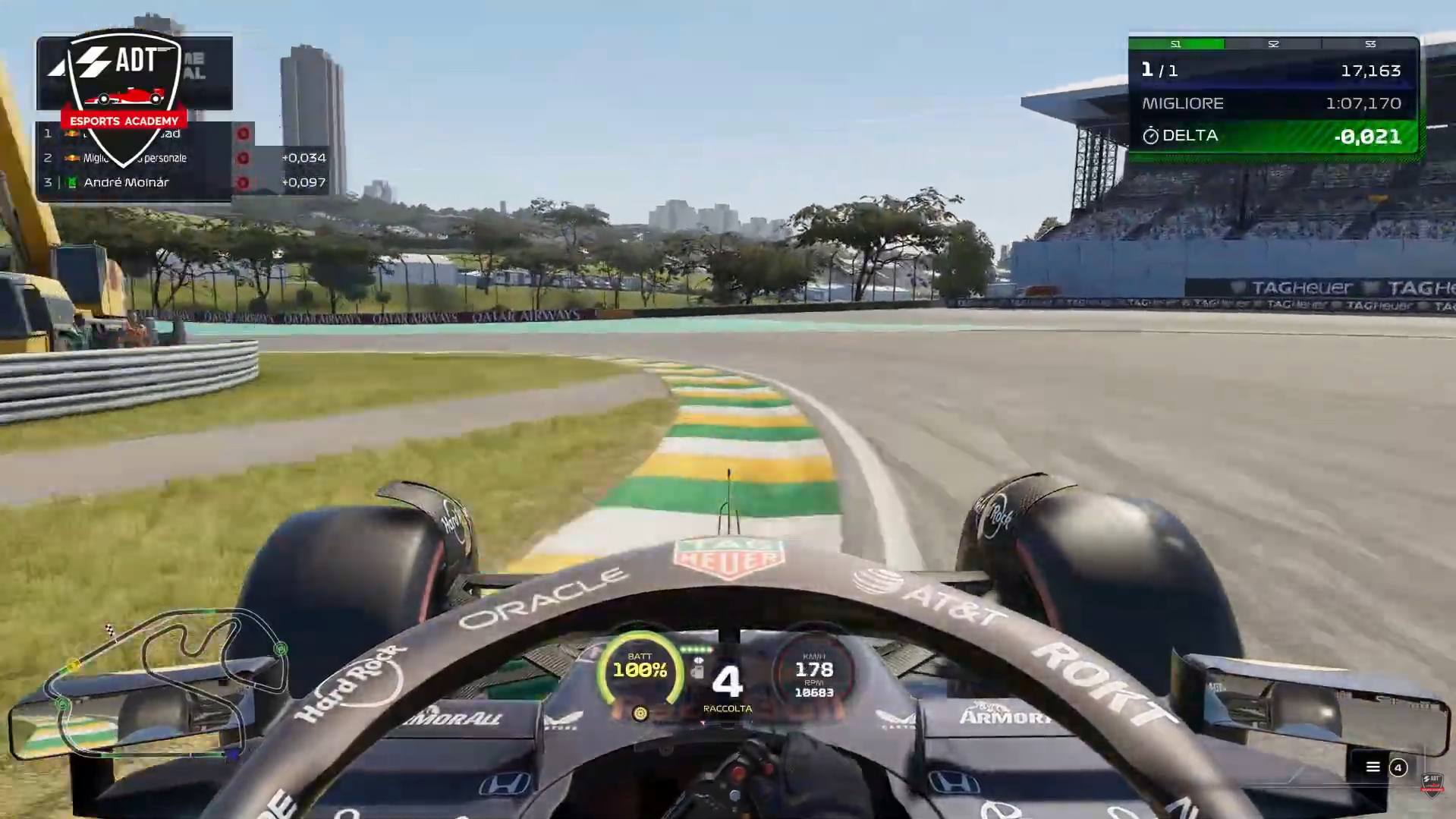Click the +0,097 gap time for André Molnár
The image size is (1456, 819).
tap(303, 182)
